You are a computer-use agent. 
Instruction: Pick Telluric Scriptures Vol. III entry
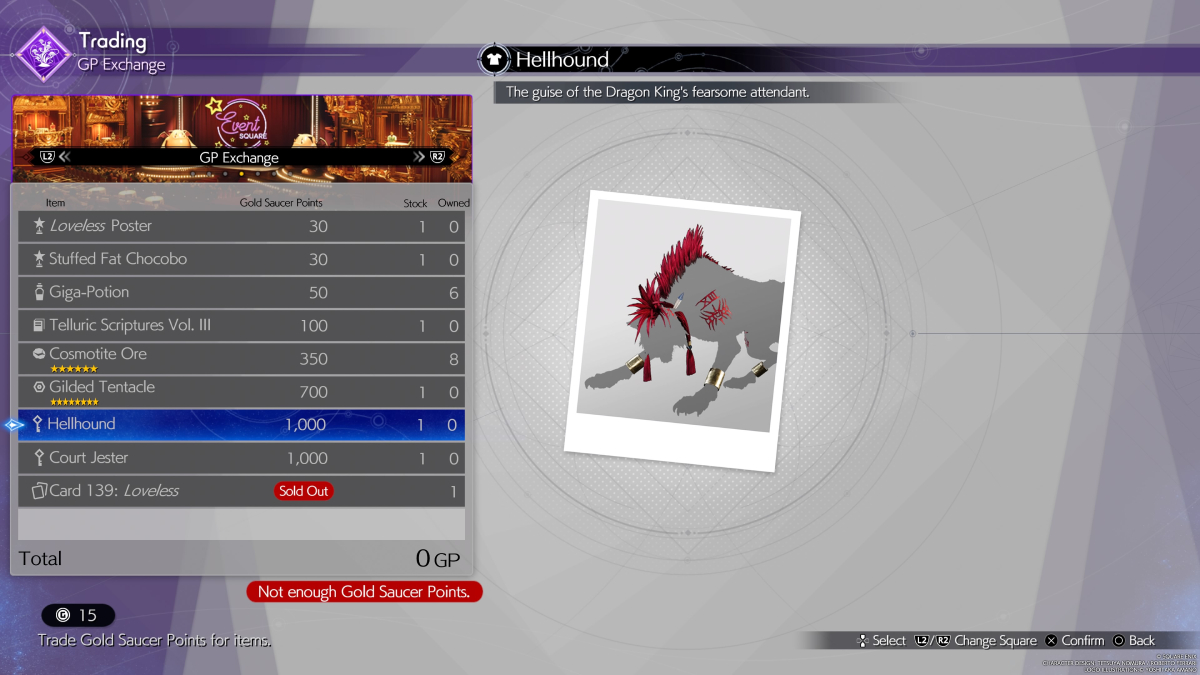pyautogui.click(x=241, y=326)
